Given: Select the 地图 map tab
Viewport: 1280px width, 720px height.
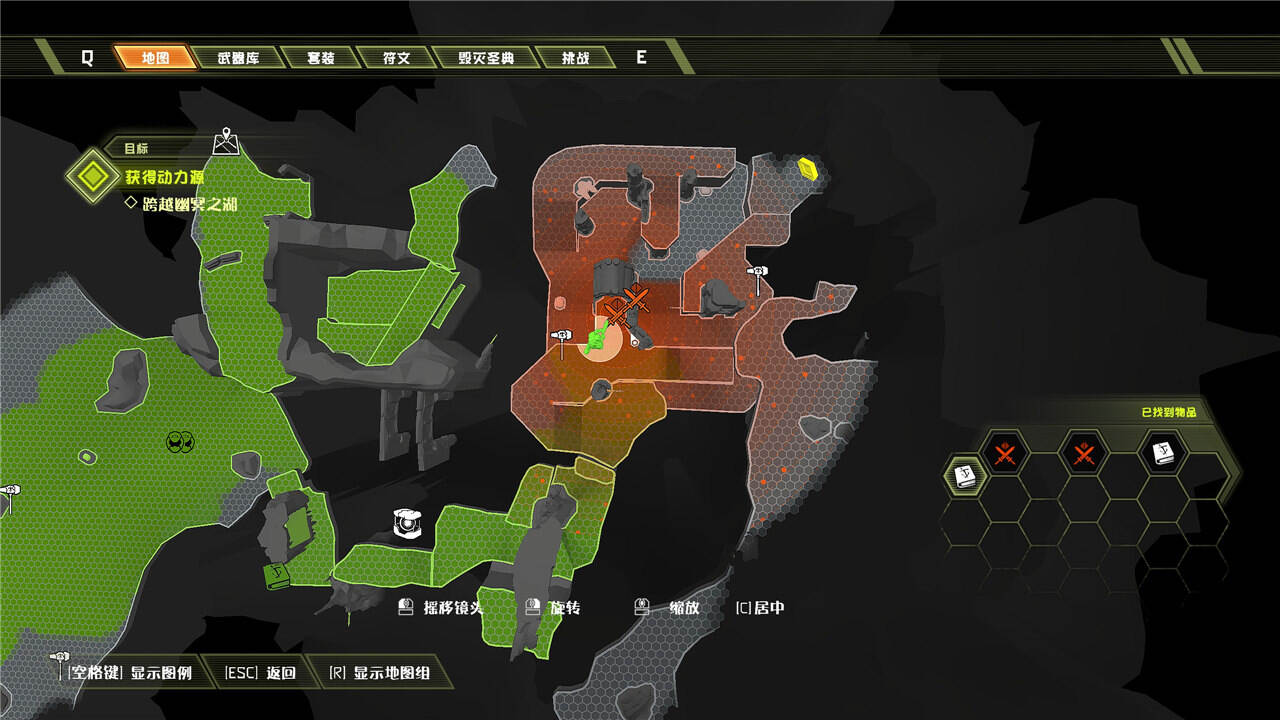Looking at the screenshot, I should click(x=155, y=57).
